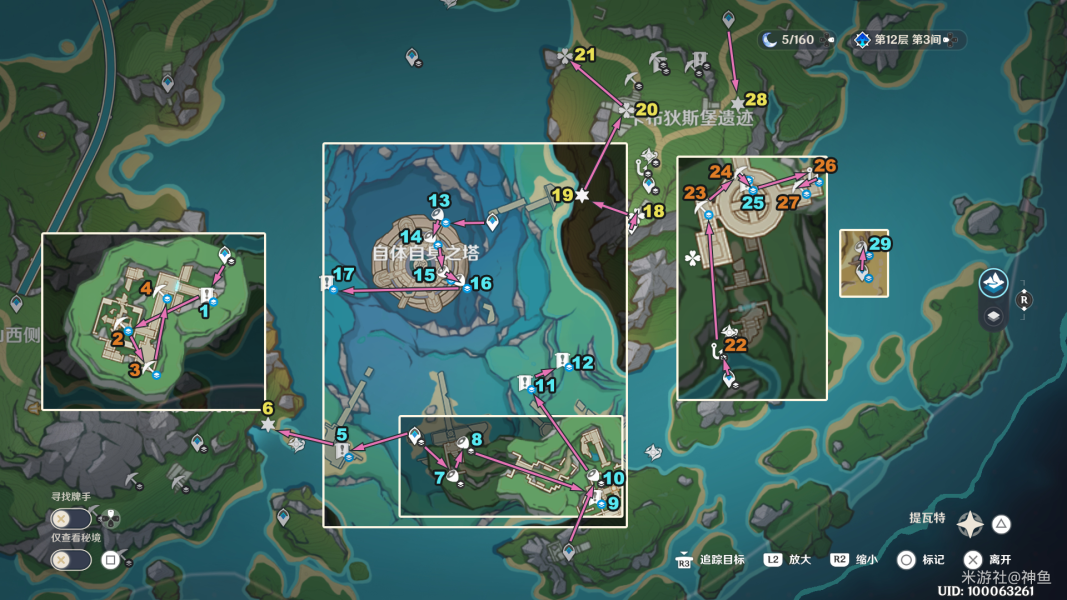The width and height of the screenshot is (1067, 600).
Task: Select the teleport waypoint below marker 9
Action: point(568,551)
